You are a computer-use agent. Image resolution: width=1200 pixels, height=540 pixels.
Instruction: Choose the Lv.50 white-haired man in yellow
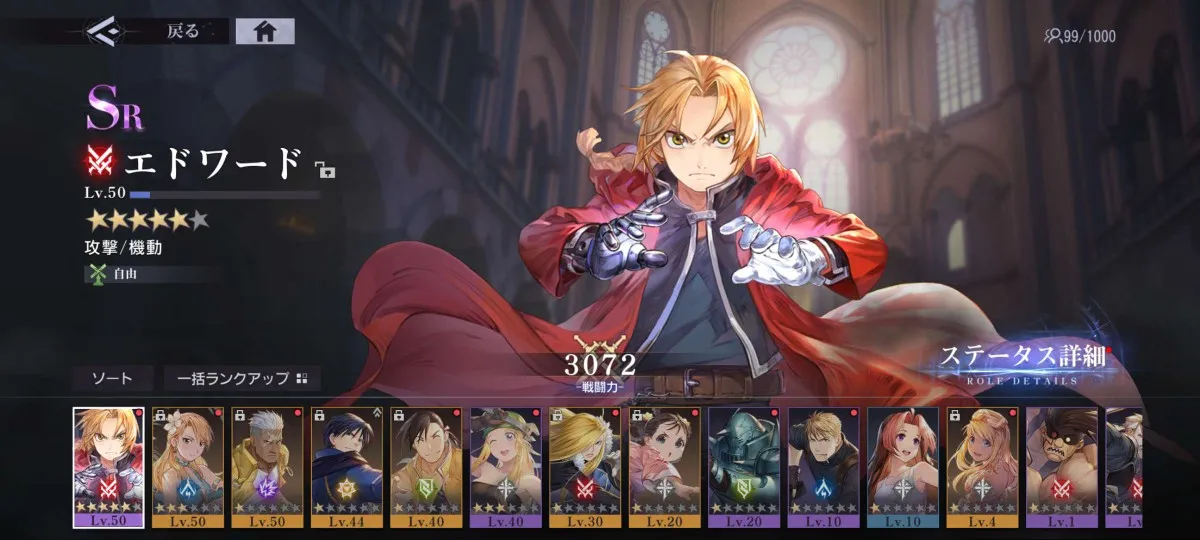(x=267, y=466)
